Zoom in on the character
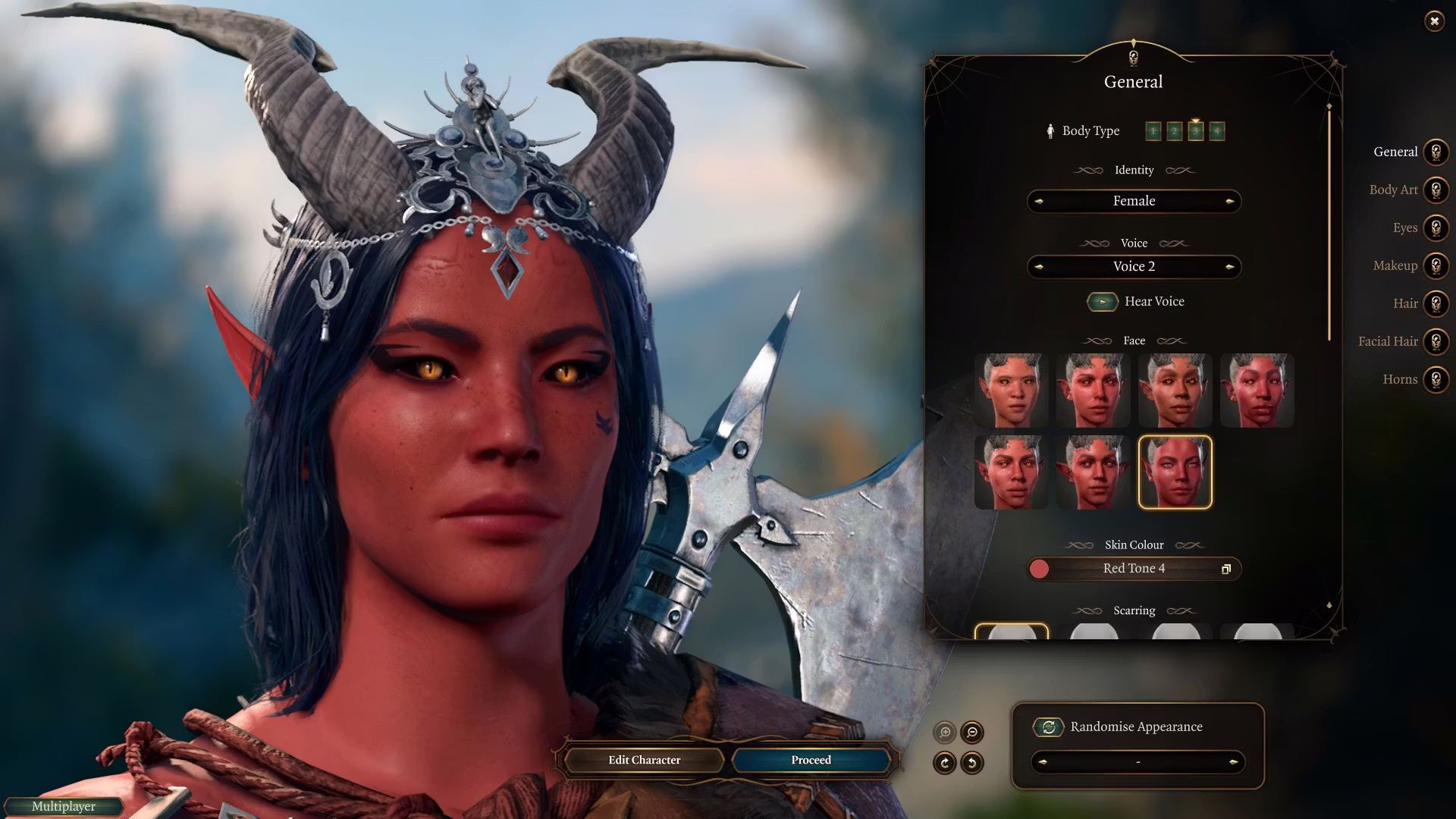Screen dimensions: 1456x819 pos(945,733)
